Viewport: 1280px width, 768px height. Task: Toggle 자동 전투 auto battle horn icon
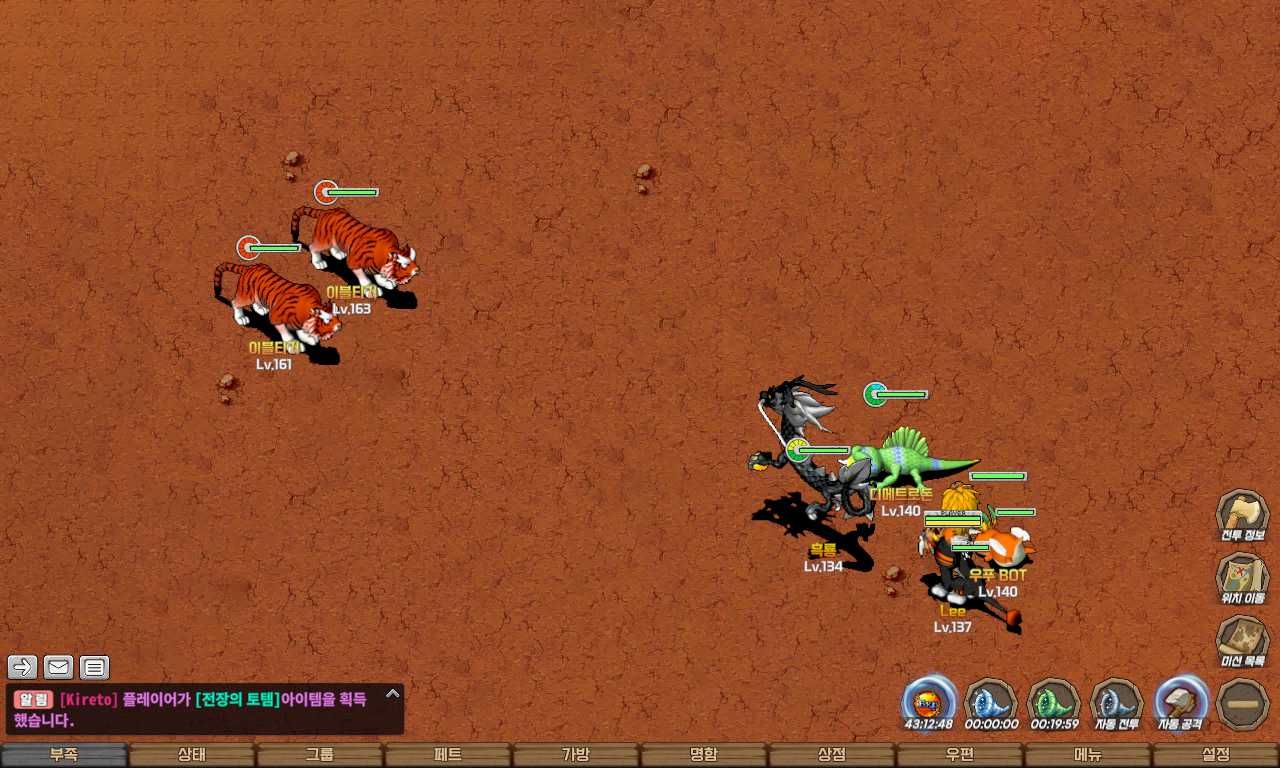point(1117,702)
